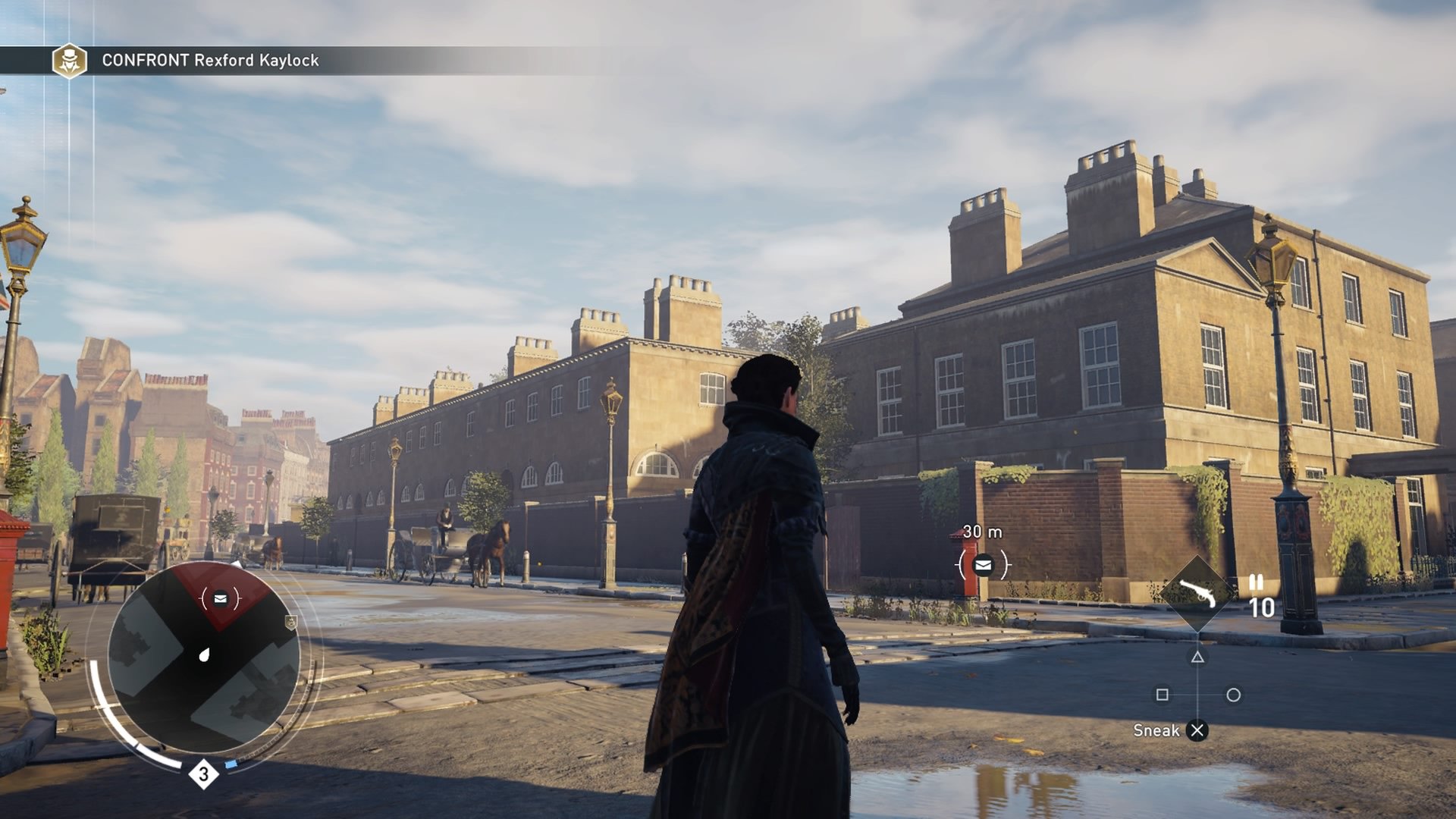Image resolution: width=1456 pixels, height=819 pixels.
Task: Click the 30 m envelope waypoint marker
Action: [983, 564]
